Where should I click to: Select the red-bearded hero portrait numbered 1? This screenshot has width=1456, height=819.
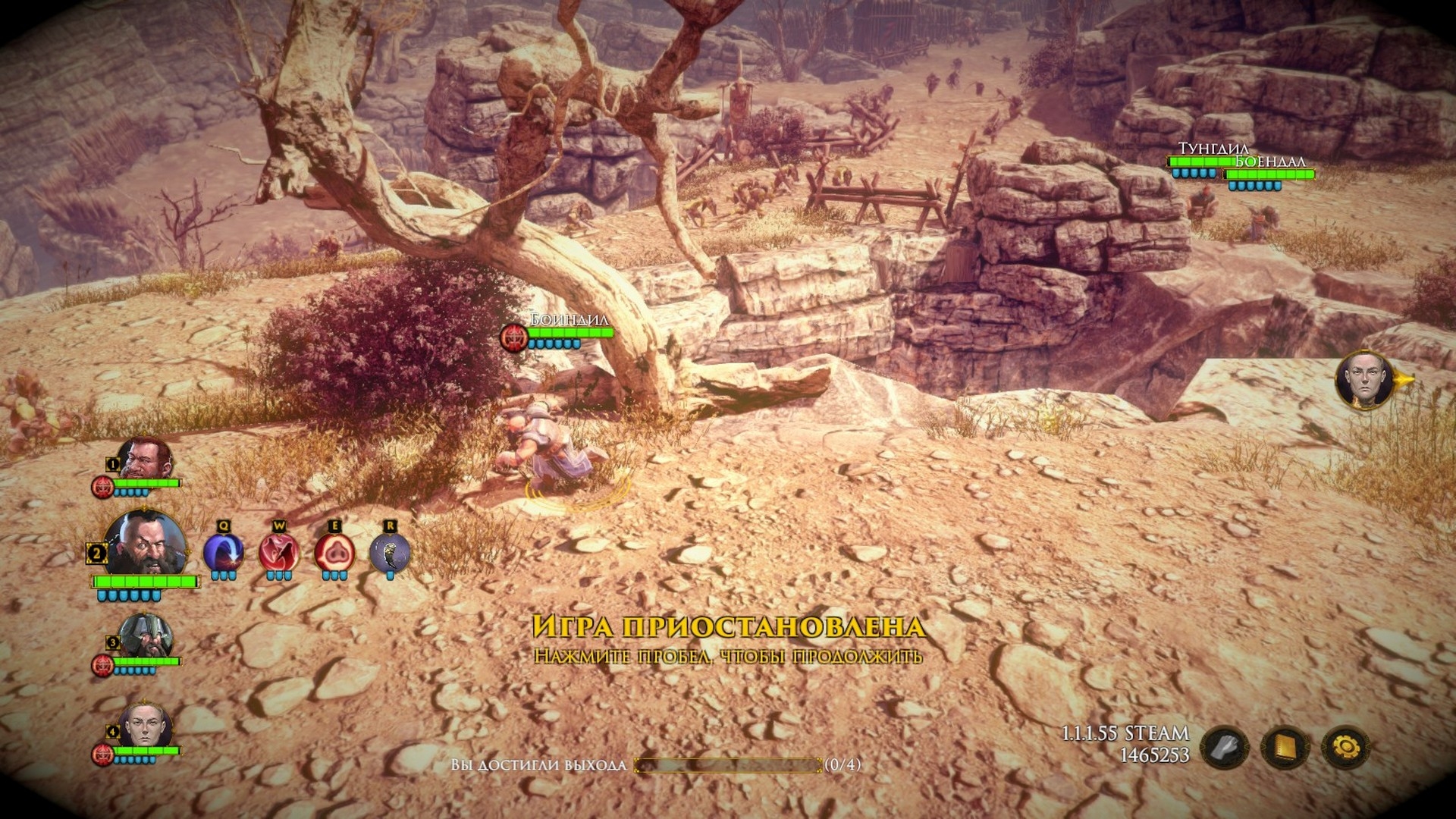click(x=145, y=460)
